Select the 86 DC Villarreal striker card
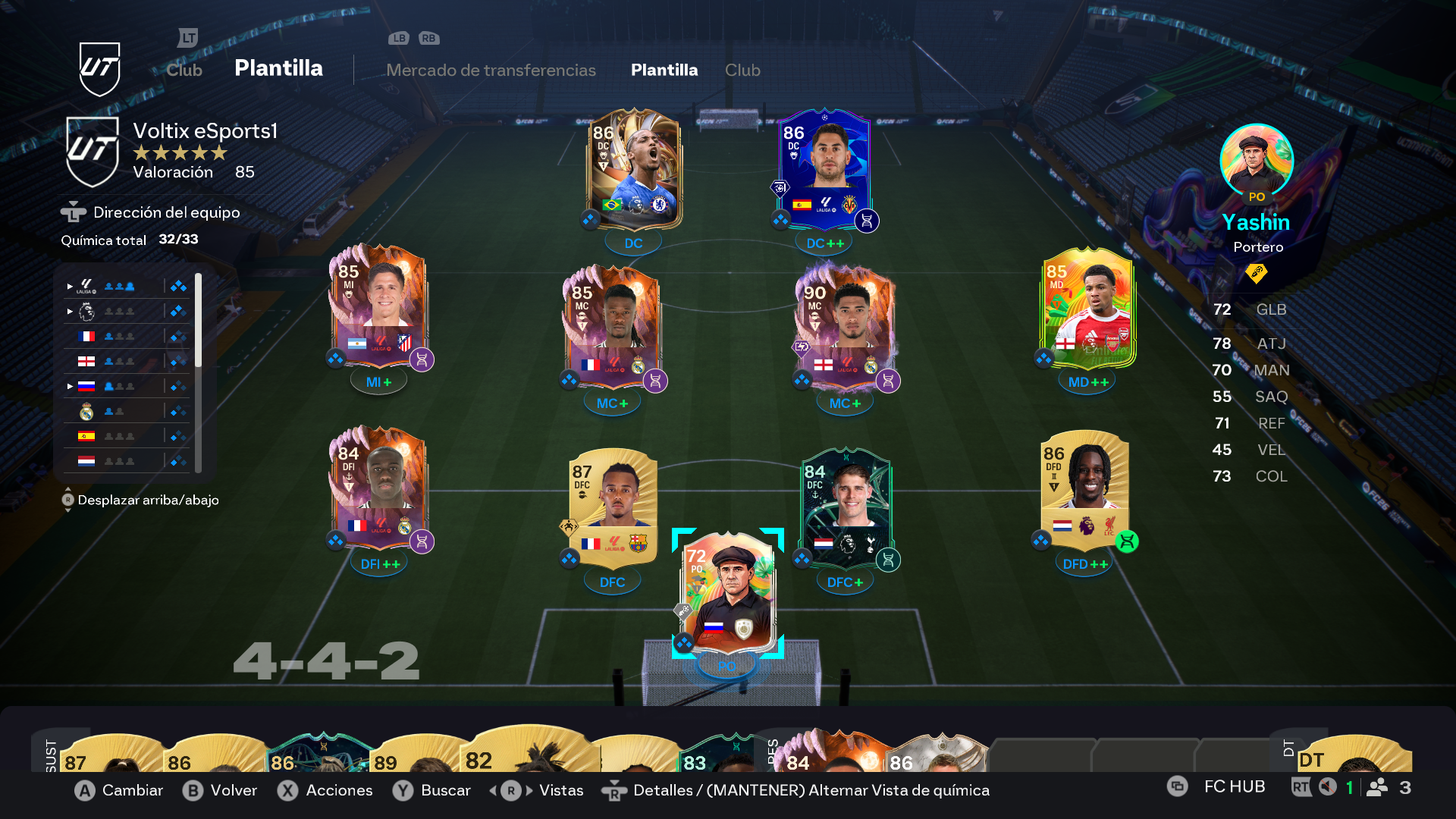 point(824,171)
